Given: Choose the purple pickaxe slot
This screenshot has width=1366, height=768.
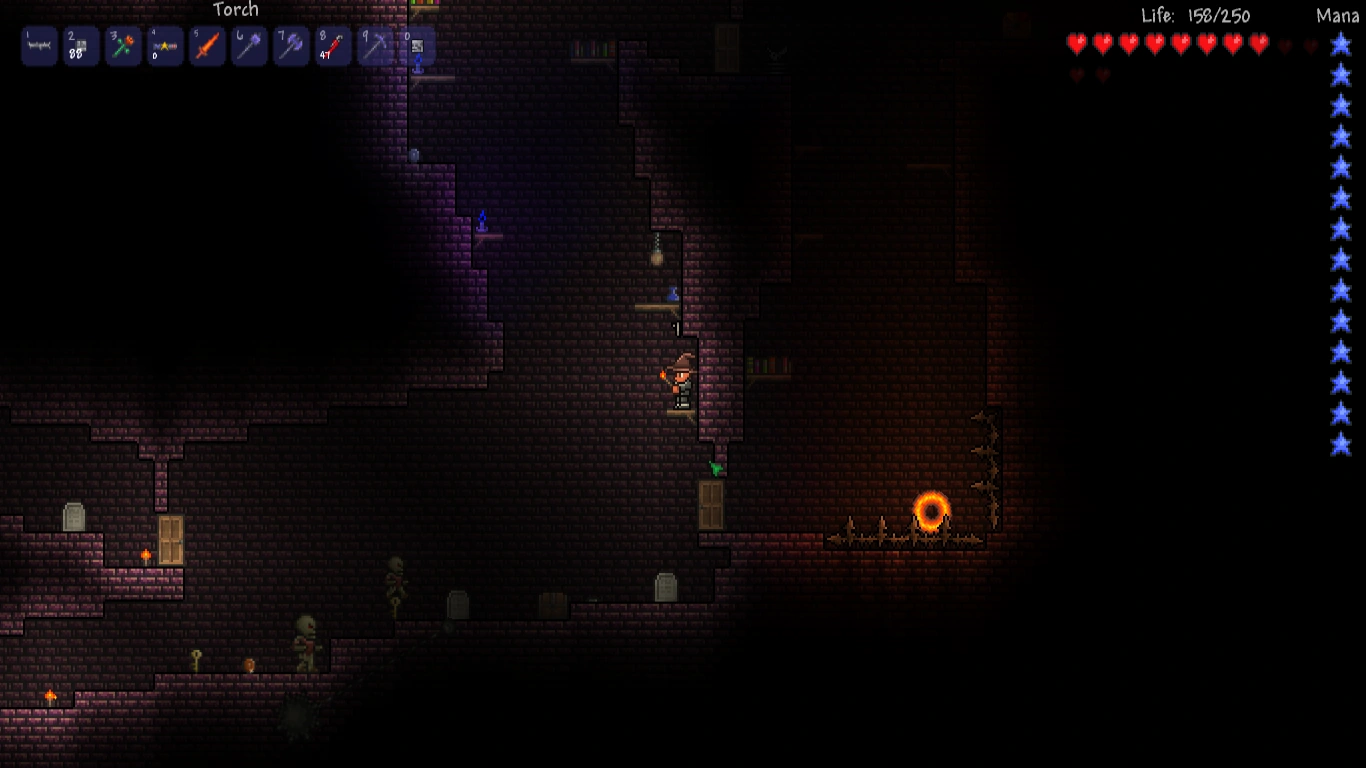Looking at the screenshot, I should (375, 46).
